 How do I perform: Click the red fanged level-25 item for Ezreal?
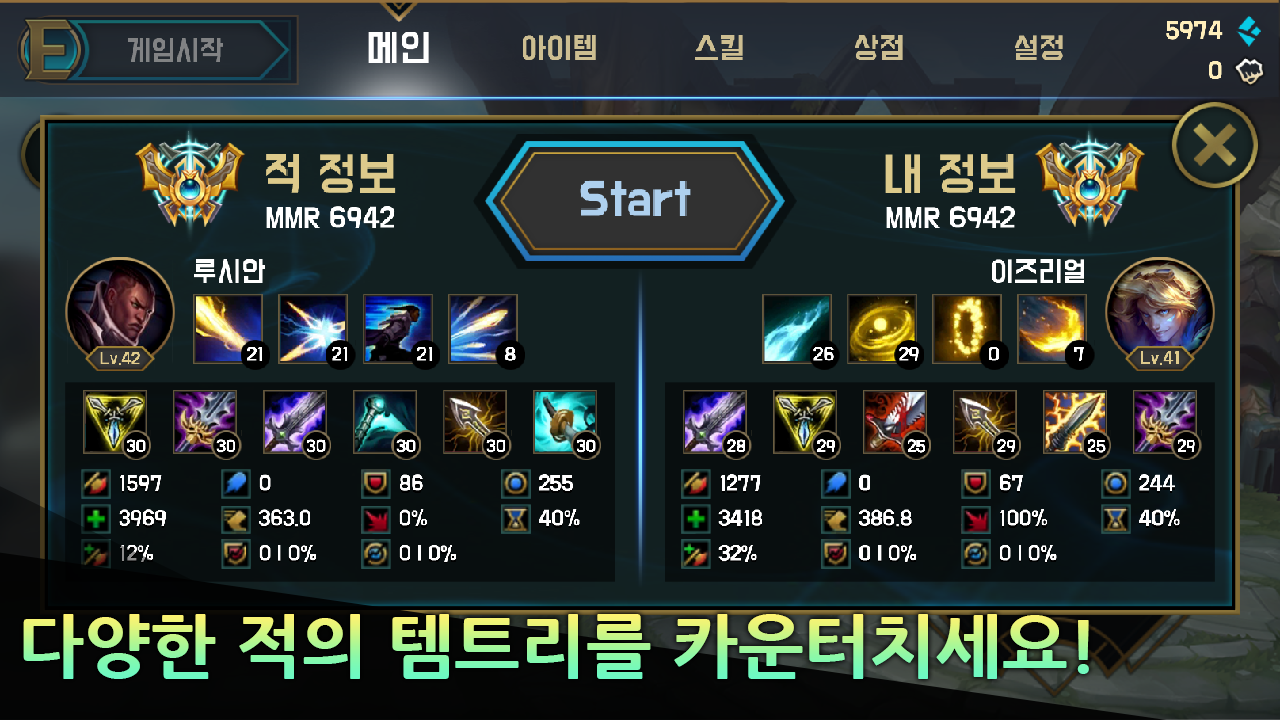tap(895, 421)
